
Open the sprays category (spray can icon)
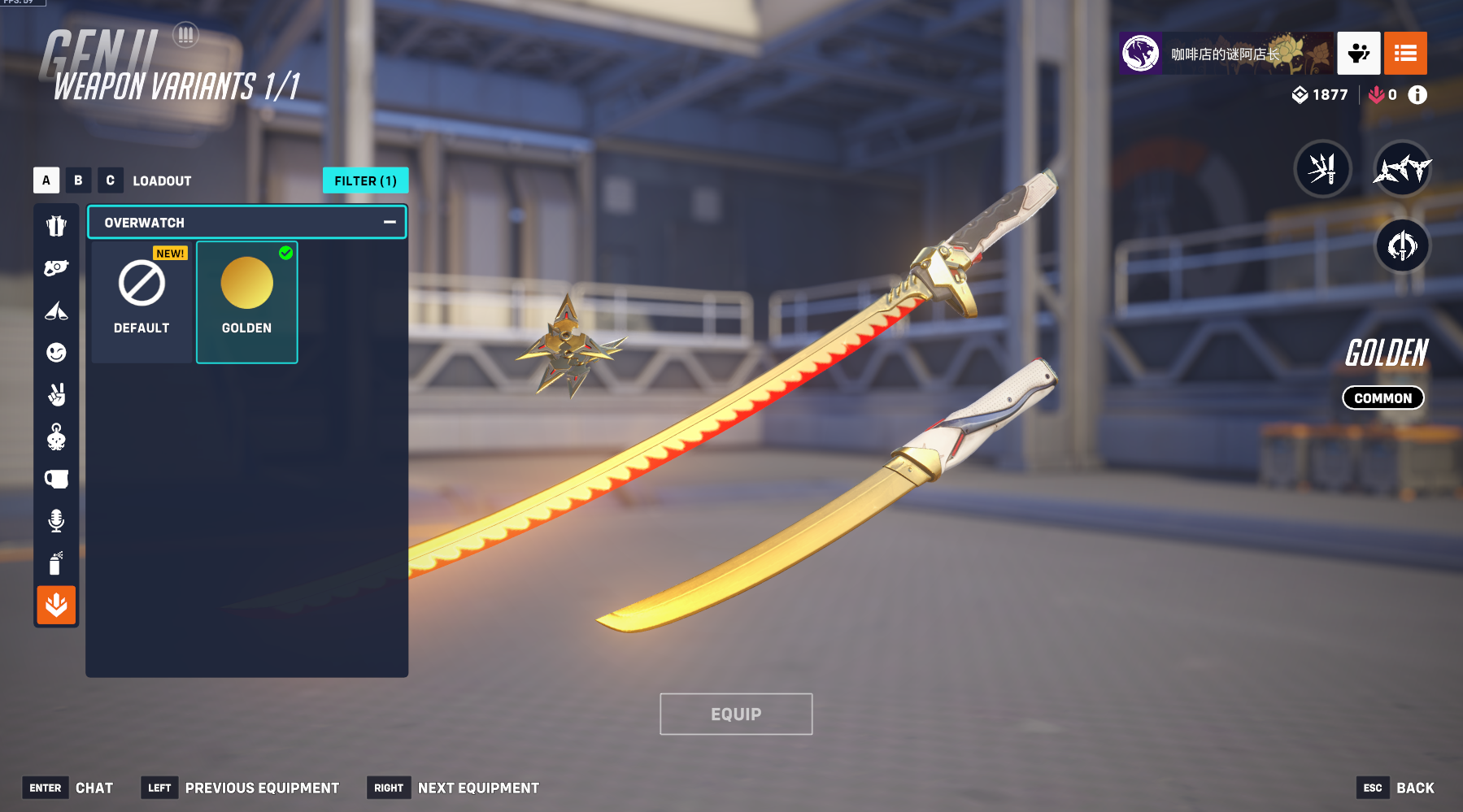click(56, 563)
